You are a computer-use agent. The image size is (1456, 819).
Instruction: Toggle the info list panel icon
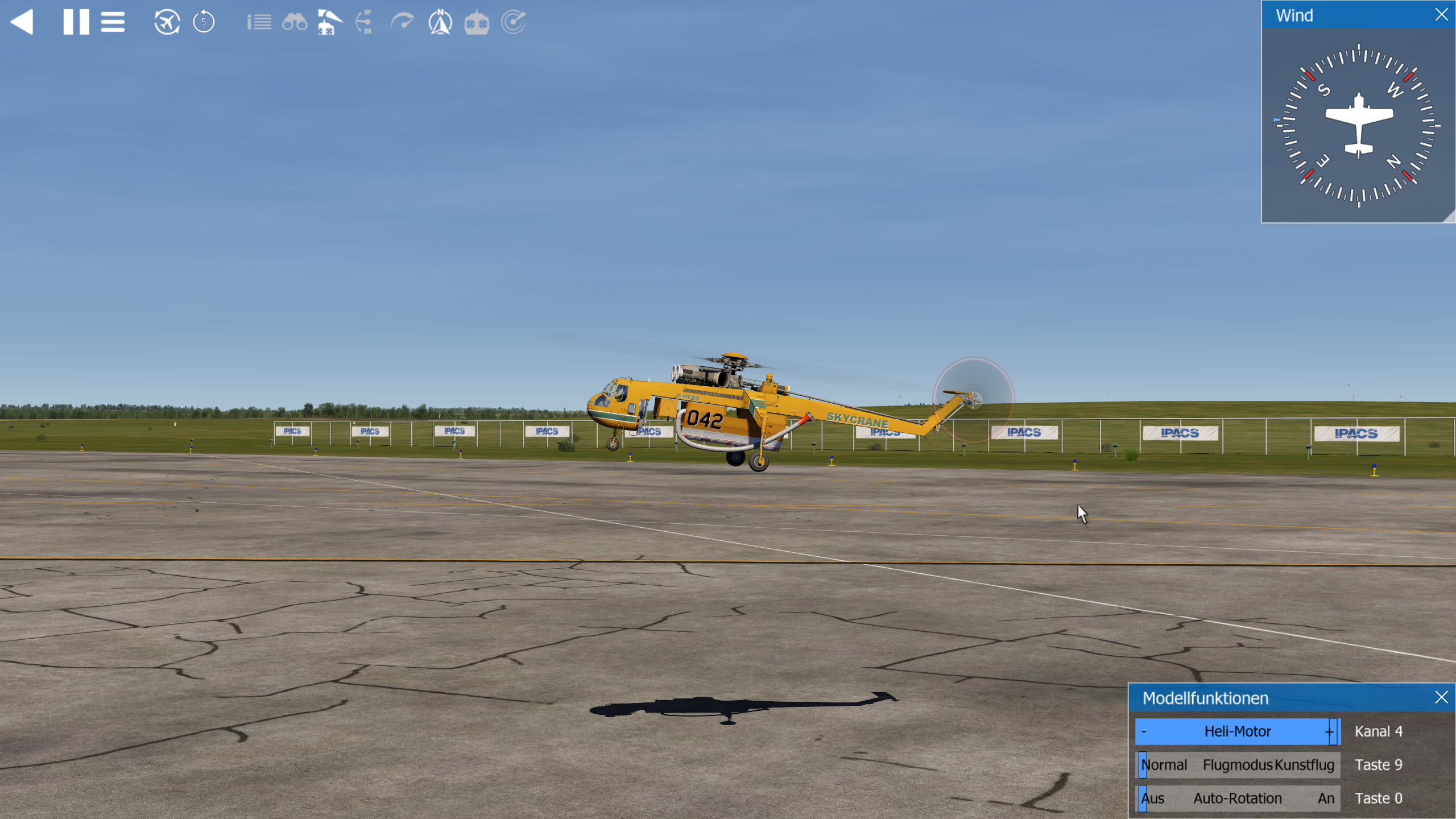(259, 22)
